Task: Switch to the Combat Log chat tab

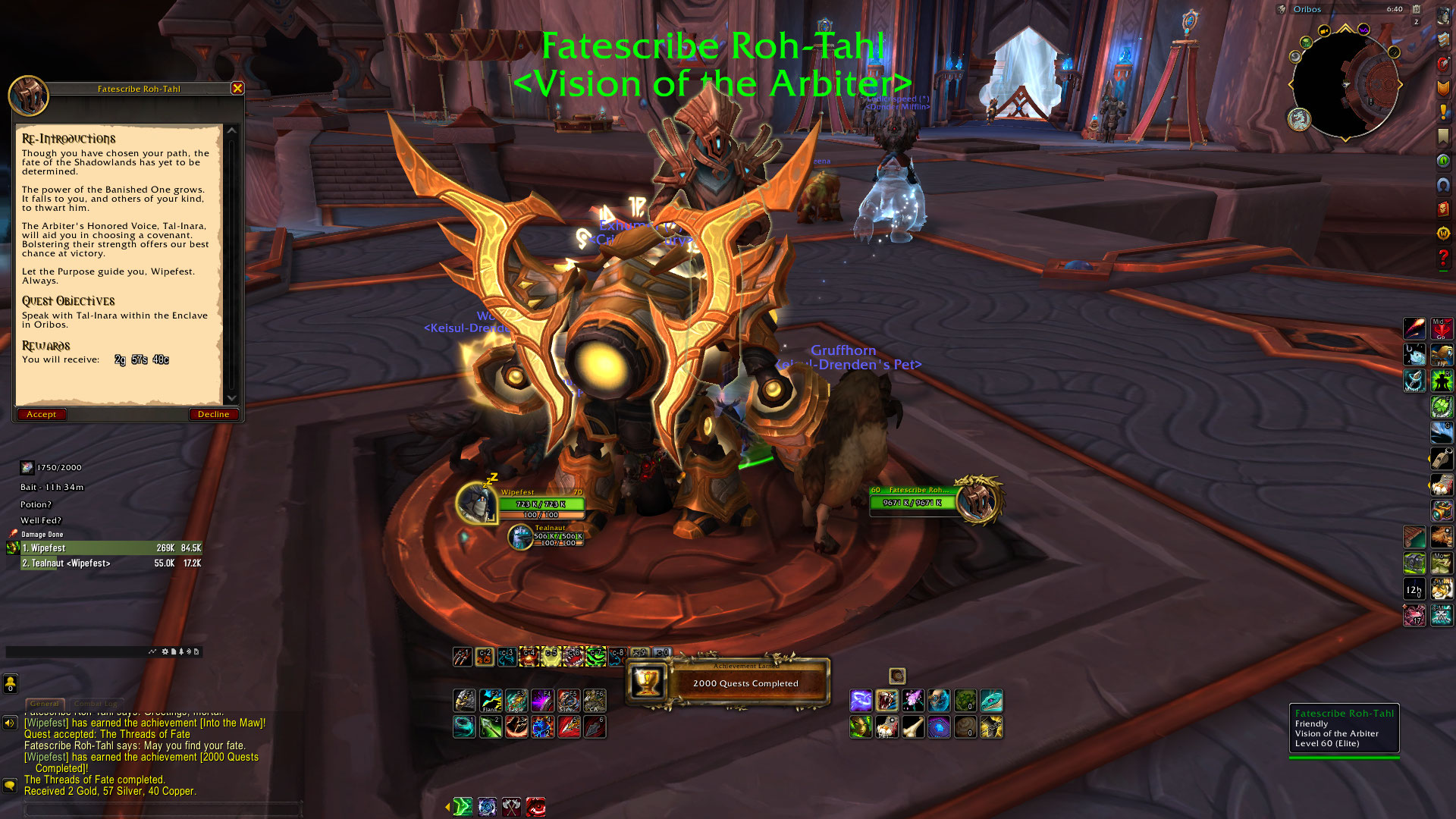Action: click(96, 704)
